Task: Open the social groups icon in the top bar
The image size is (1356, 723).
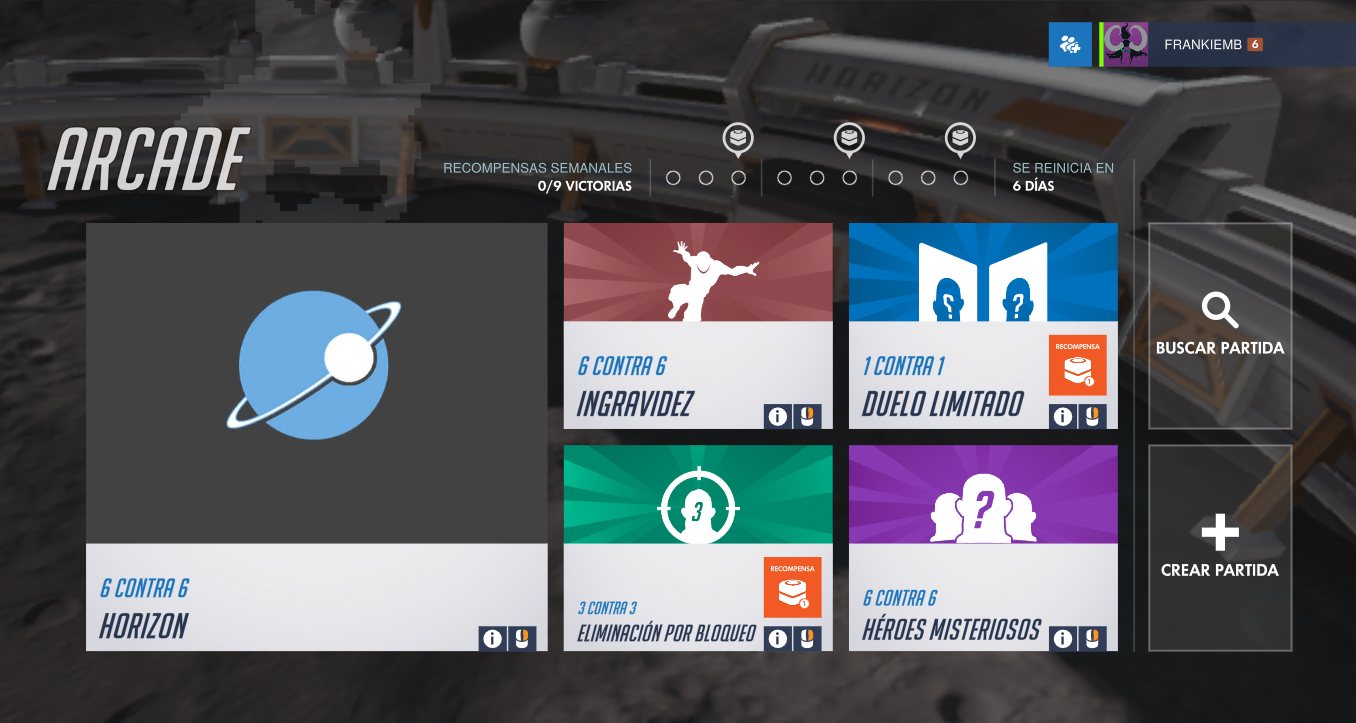Action: 1070,44
